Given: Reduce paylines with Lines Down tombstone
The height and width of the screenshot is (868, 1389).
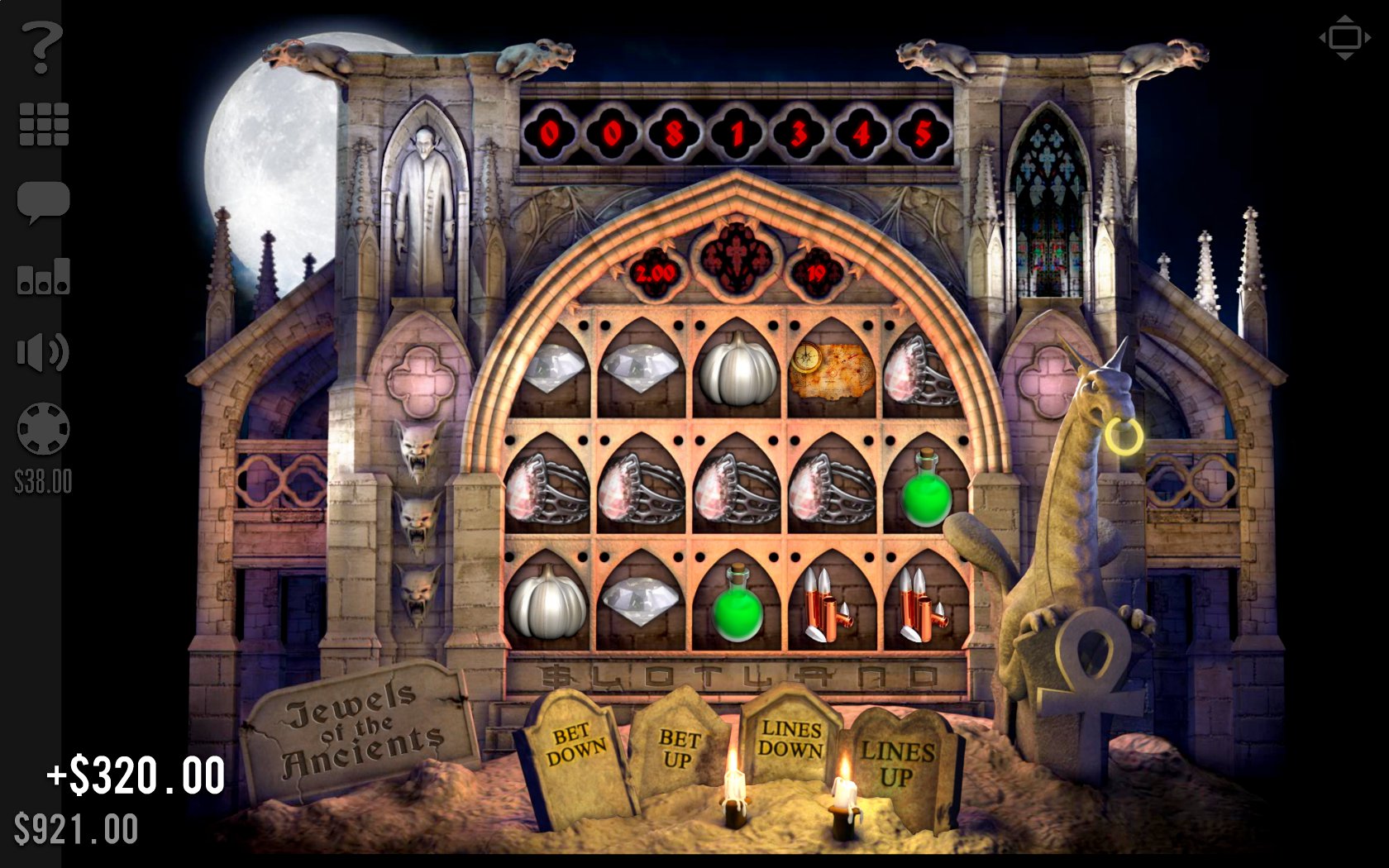Looking at the screenshot, I should coord(790,738).
